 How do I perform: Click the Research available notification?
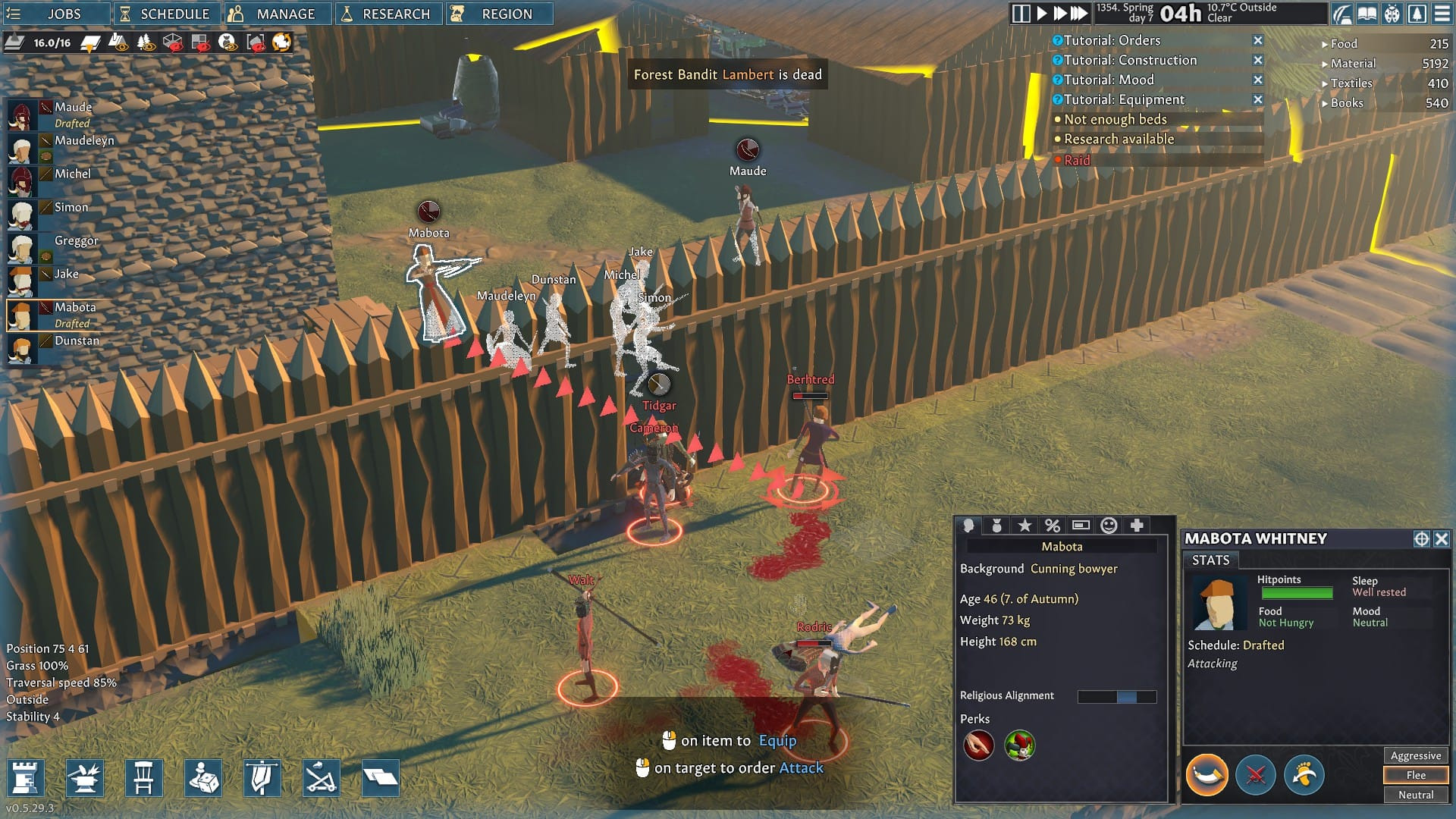click(x=1119, y=139)
